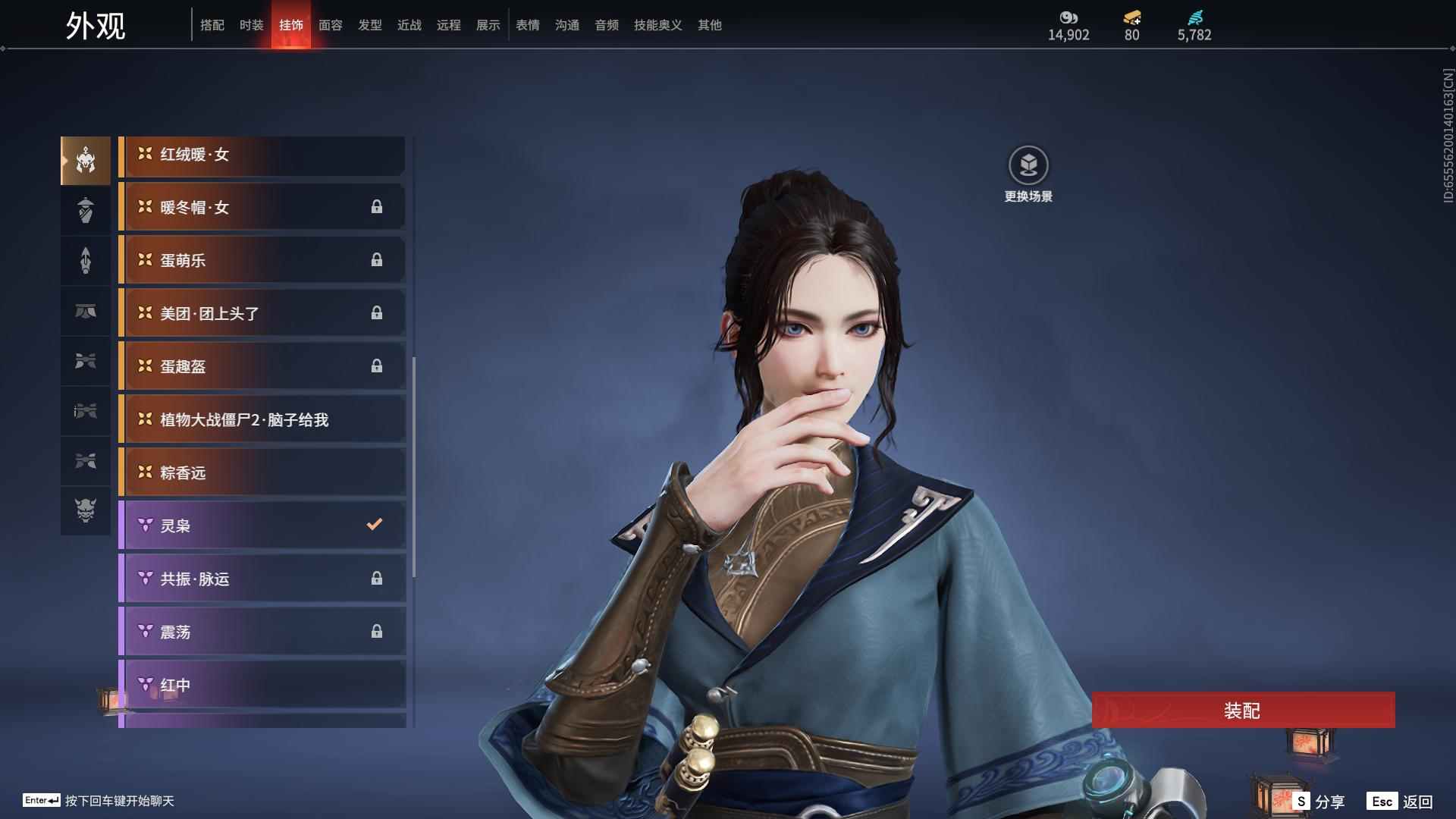The width and height of the screenshot is (1456, 819).
Task: Click the 分享 share button
Action: click(1319, 802)
